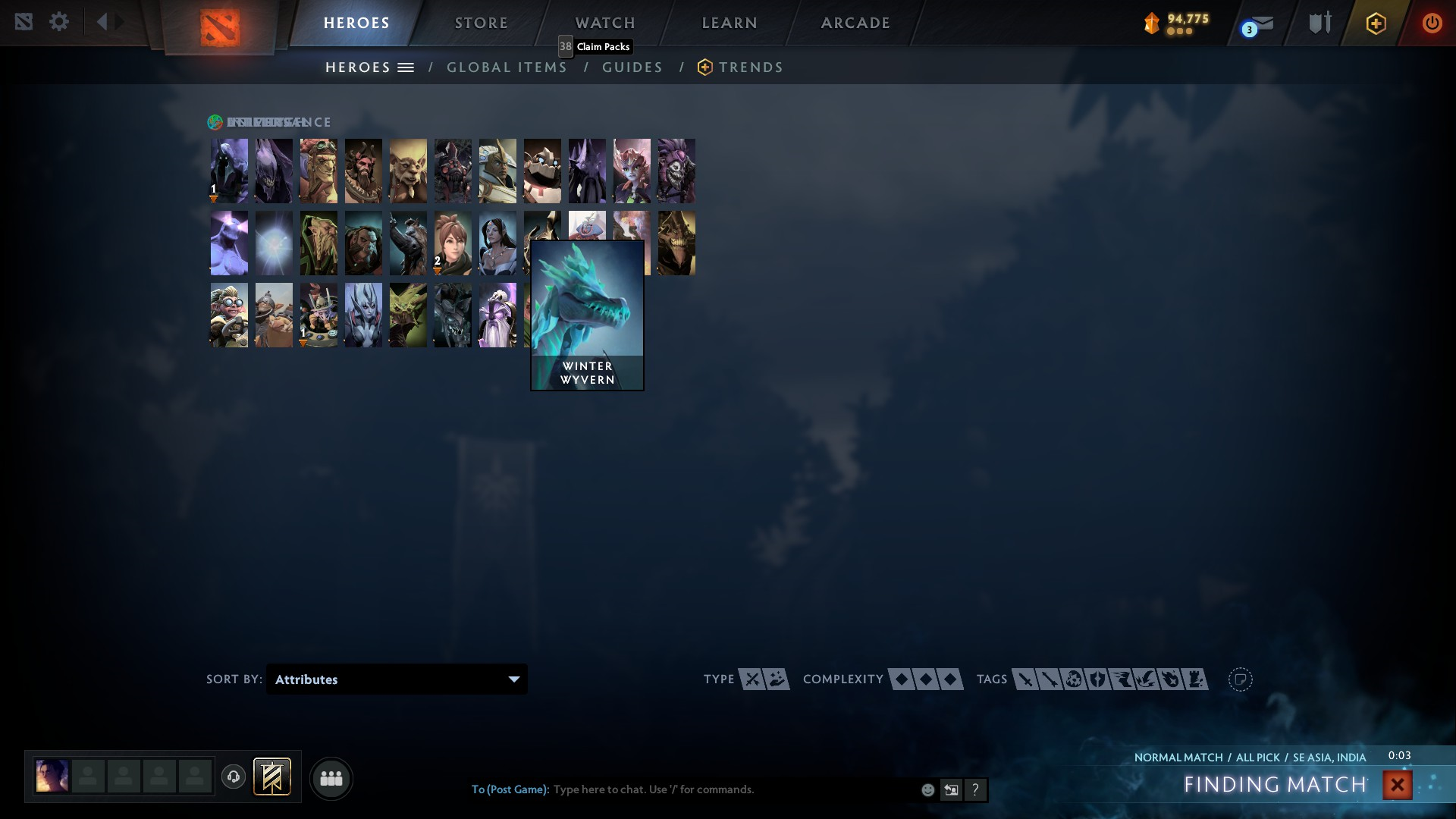The image size is (1456, 819).
Task: Toggle the ranged Type filter
Action: pos(775,679)
